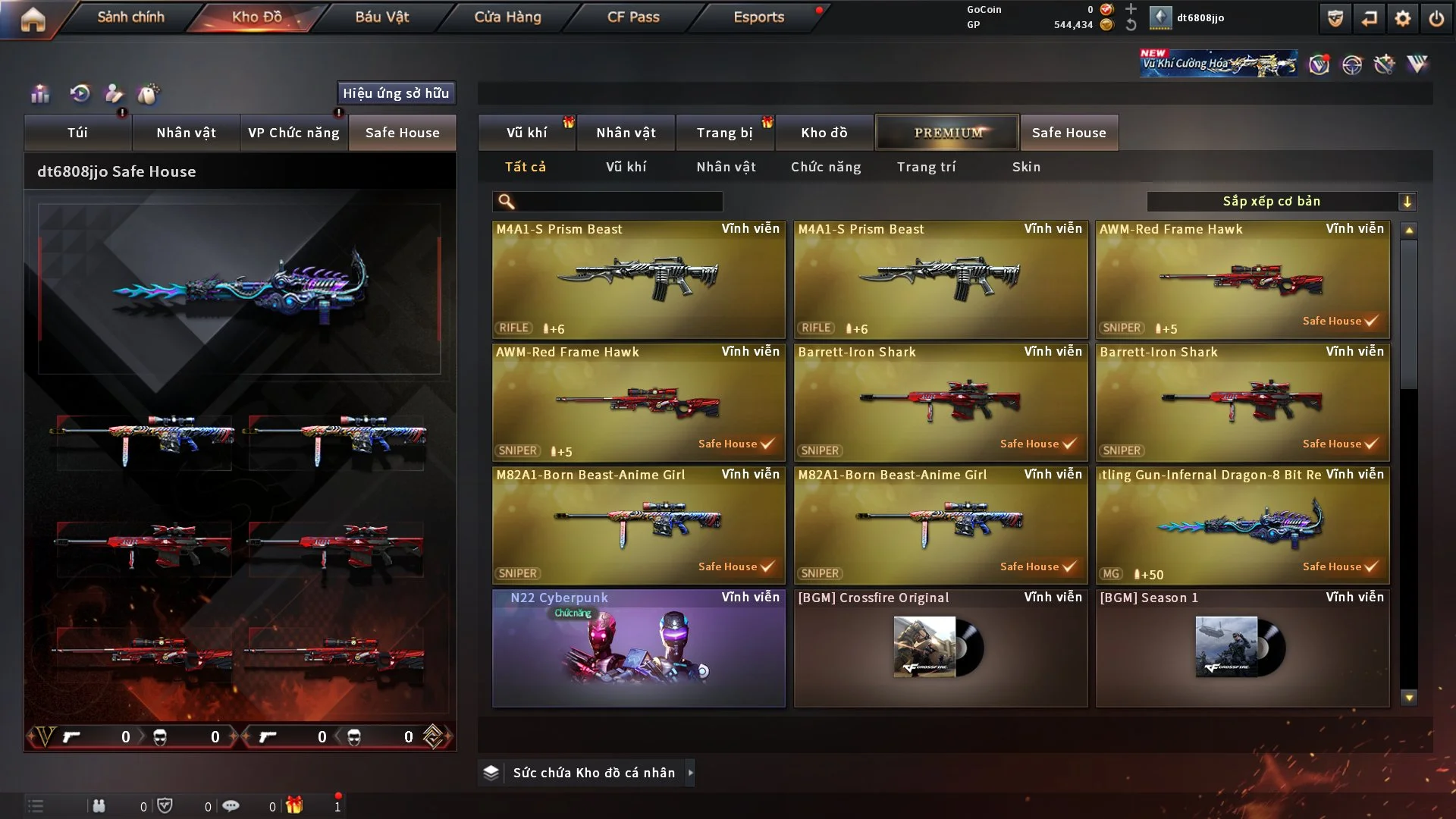Open the Sảnh chính lobby menu

click(130, 17)
